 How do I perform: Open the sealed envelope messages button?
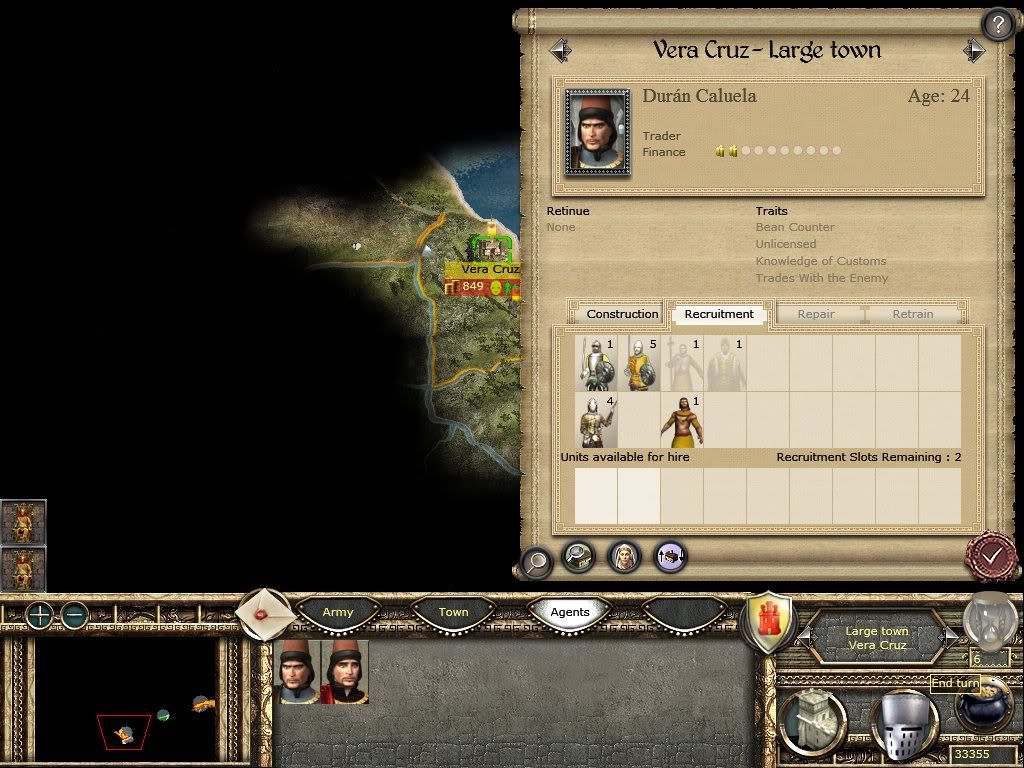264,613
